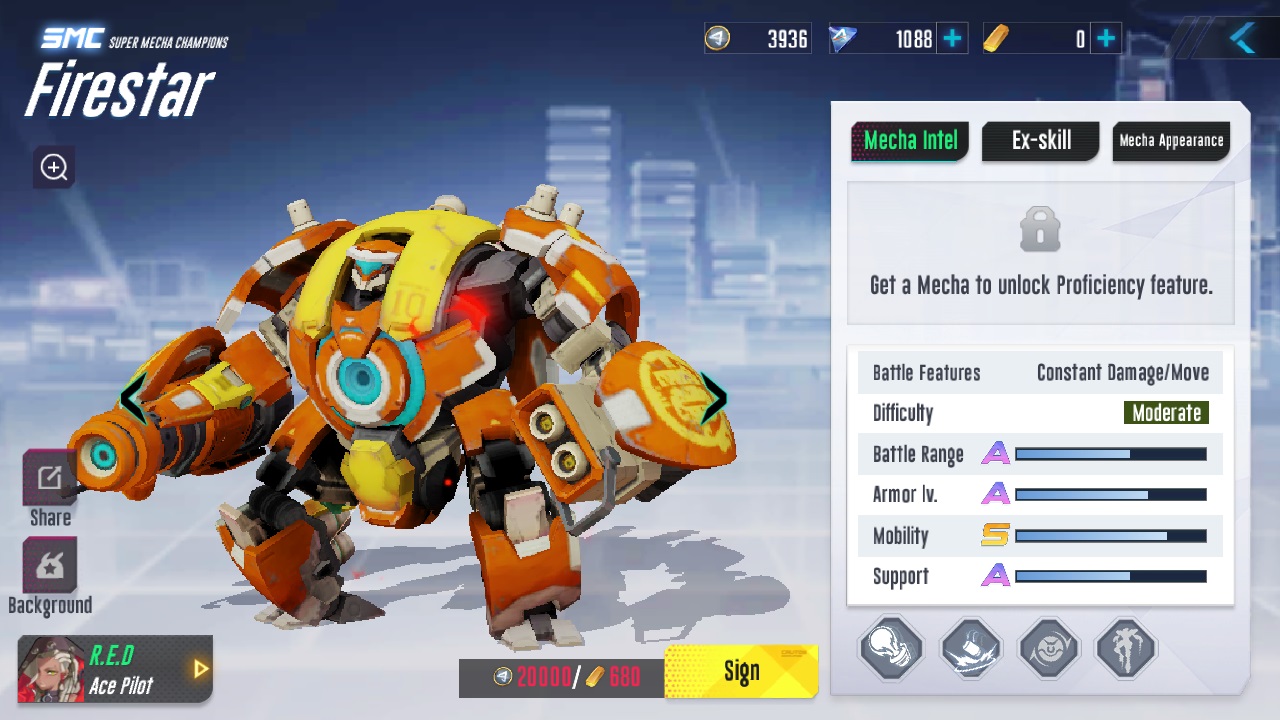Select the rotating arrows skill icon
This screenshot has height=720, width=1280.
coord(1049,649)
